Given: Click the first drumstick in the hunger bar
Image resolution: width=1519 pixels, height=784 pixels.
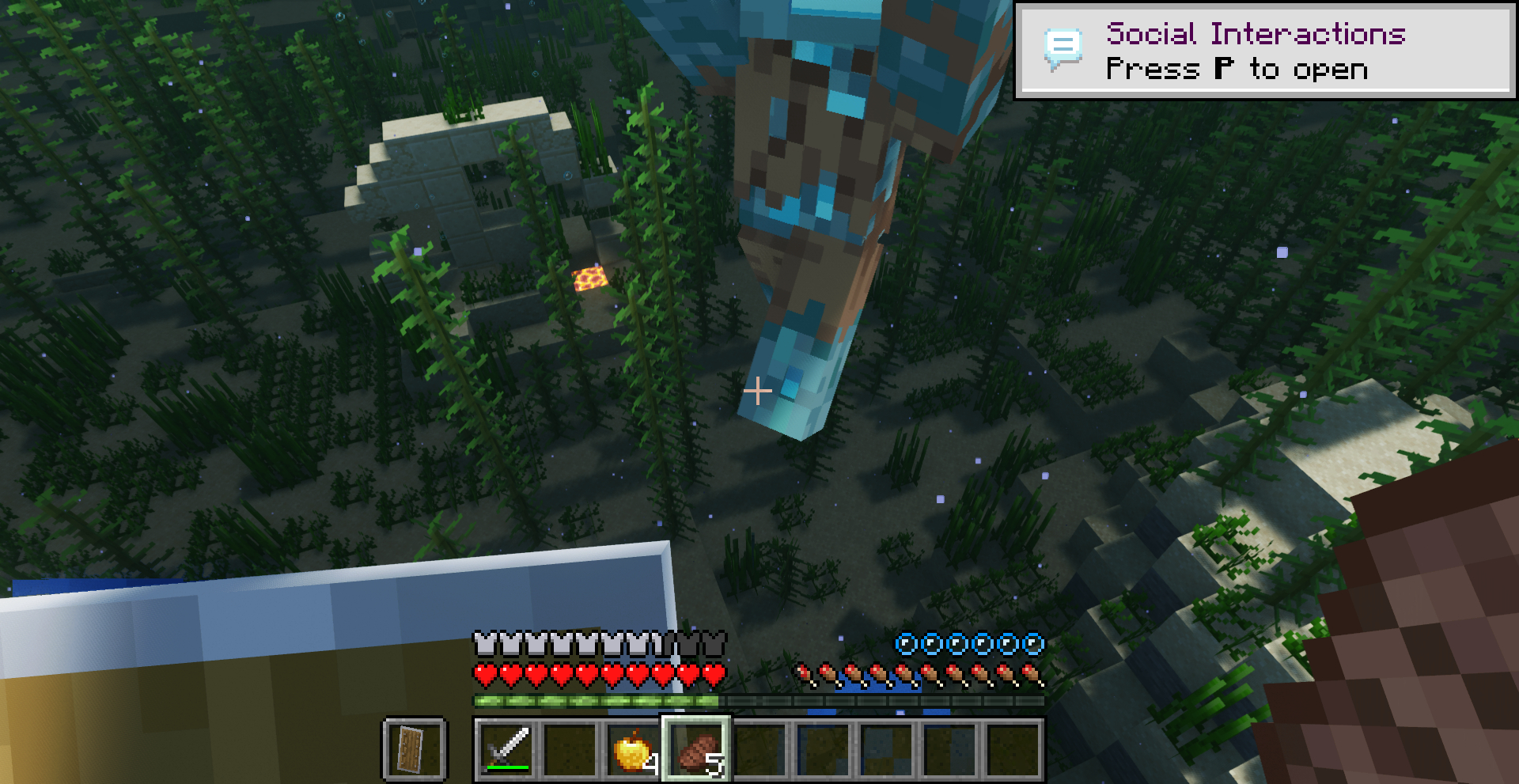Looking at the screenshot, I should [x=805, y=676].
